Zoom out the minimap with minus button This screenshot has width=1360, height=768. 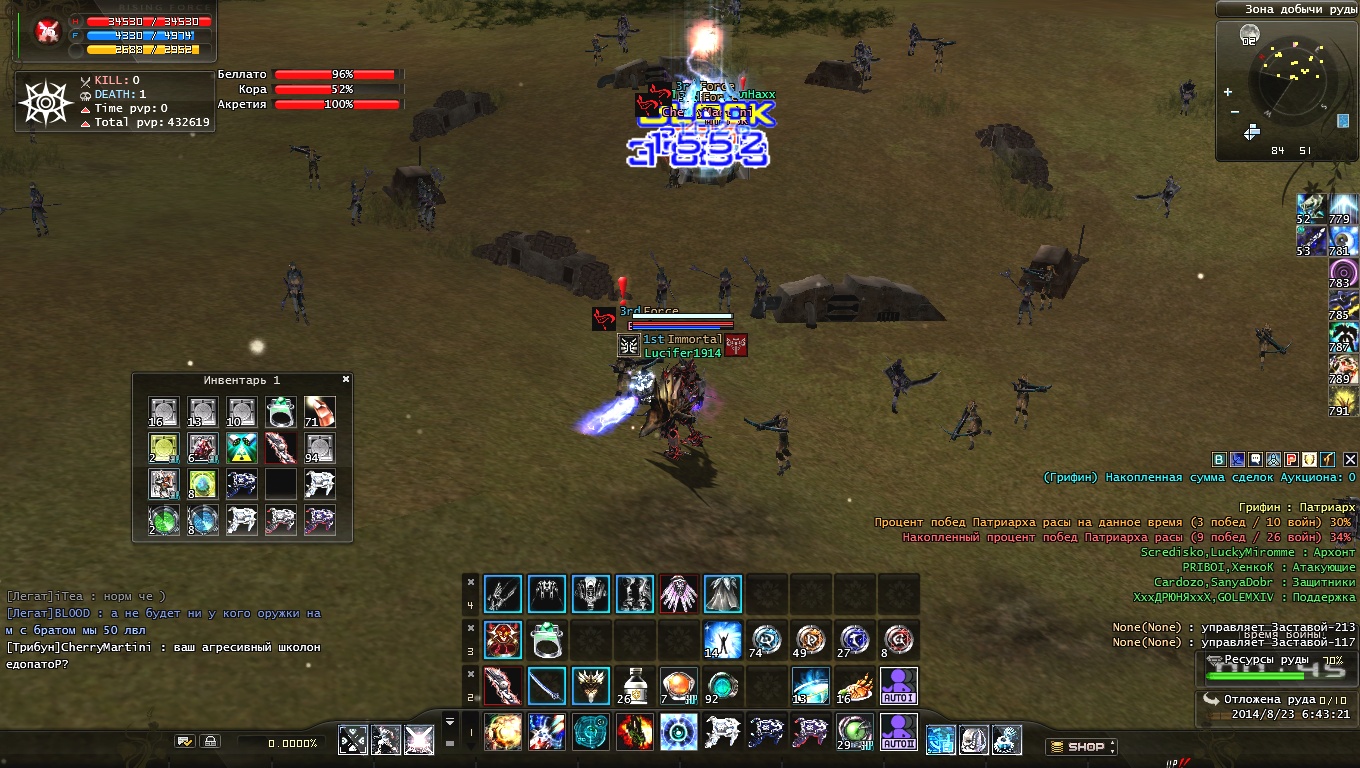click(1235, 112)
